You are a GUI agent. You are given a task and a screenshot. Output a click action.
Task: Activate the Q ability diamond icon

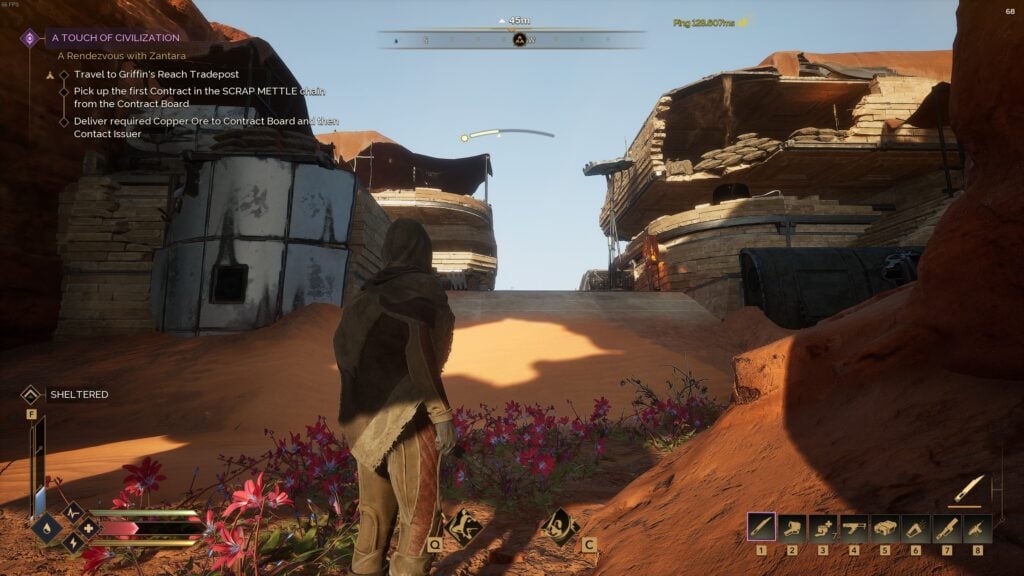point(463,526)
